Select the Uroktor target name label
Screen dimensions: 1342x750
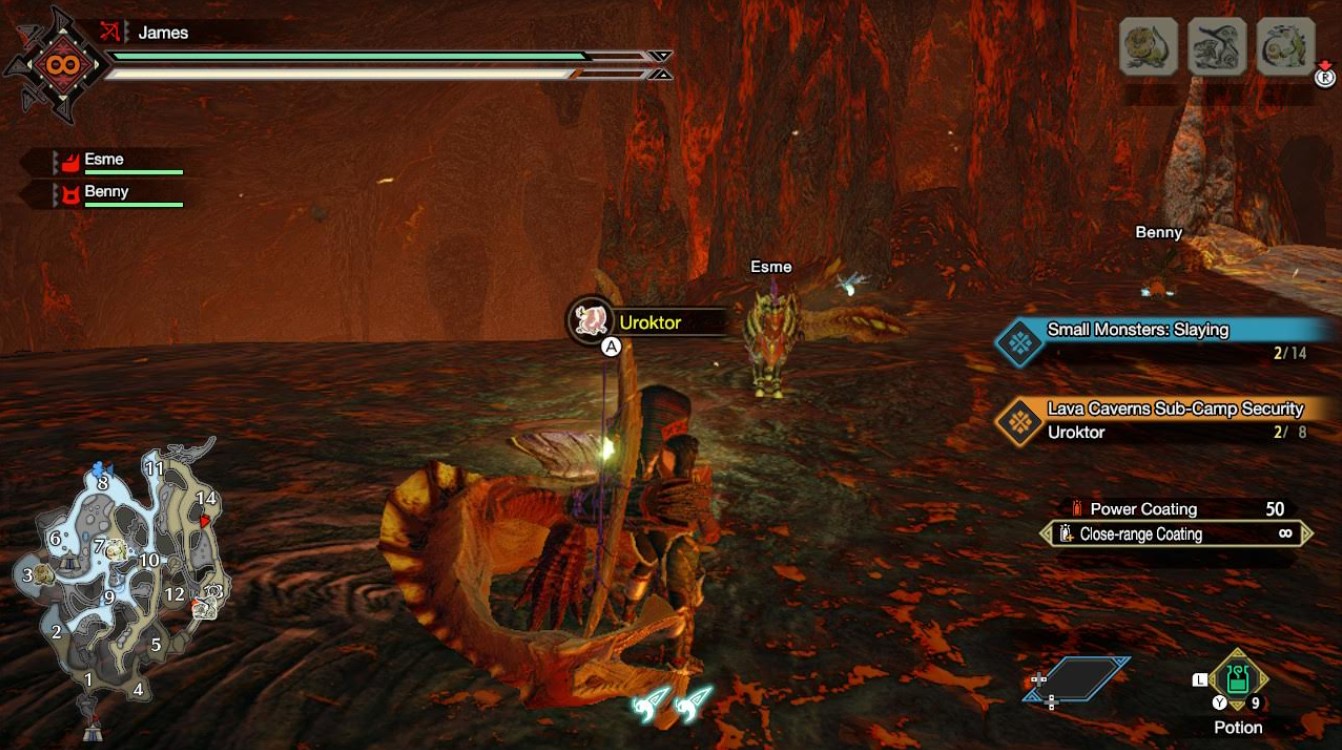coord(650,323)
